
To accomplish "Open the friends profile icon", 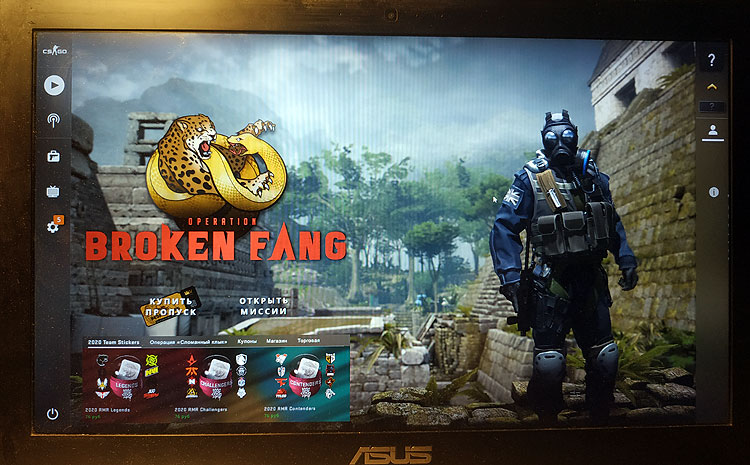I will (712, 130).
